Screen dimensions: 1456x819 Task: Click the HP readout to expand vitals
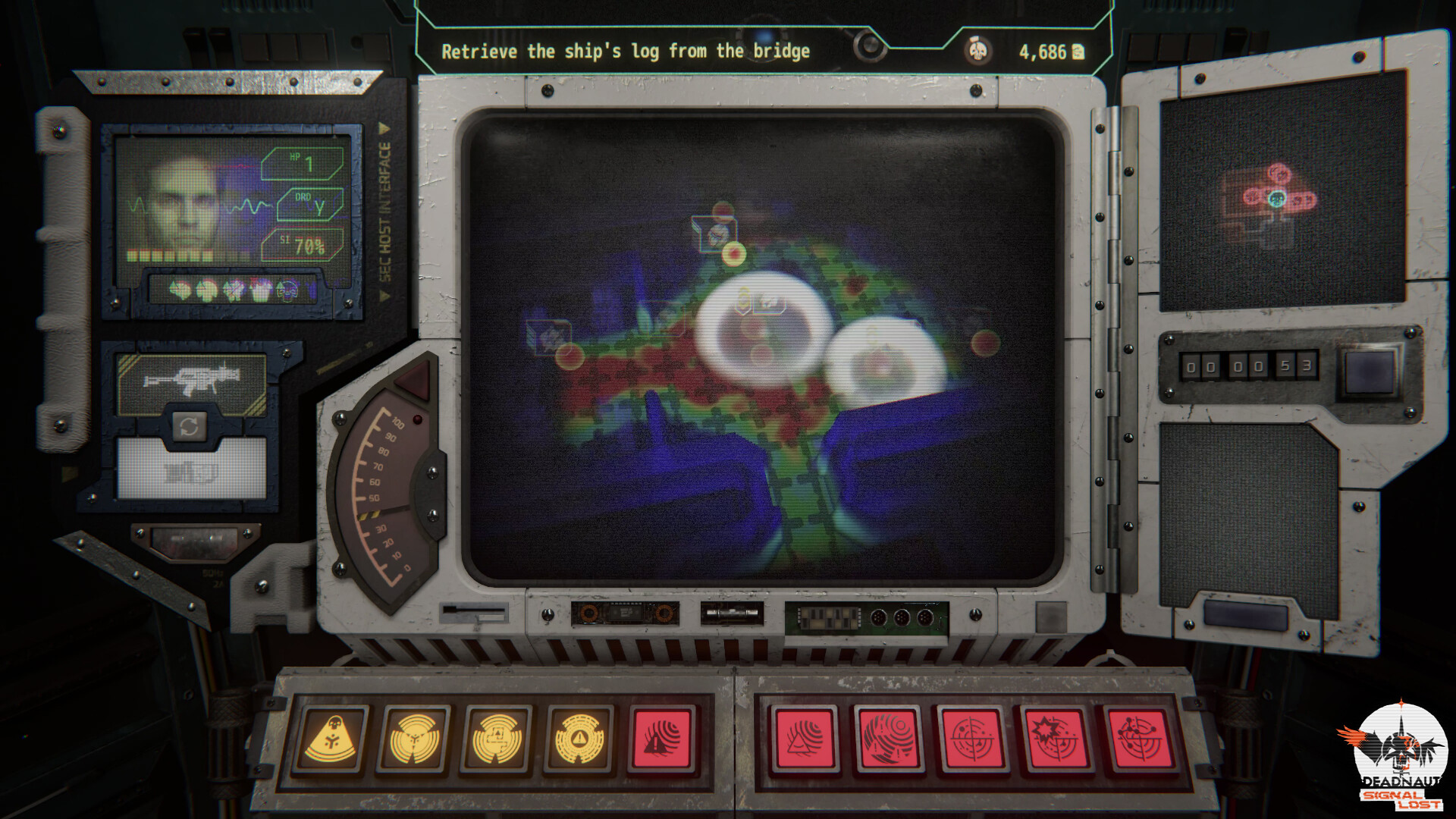click(302, 163)
